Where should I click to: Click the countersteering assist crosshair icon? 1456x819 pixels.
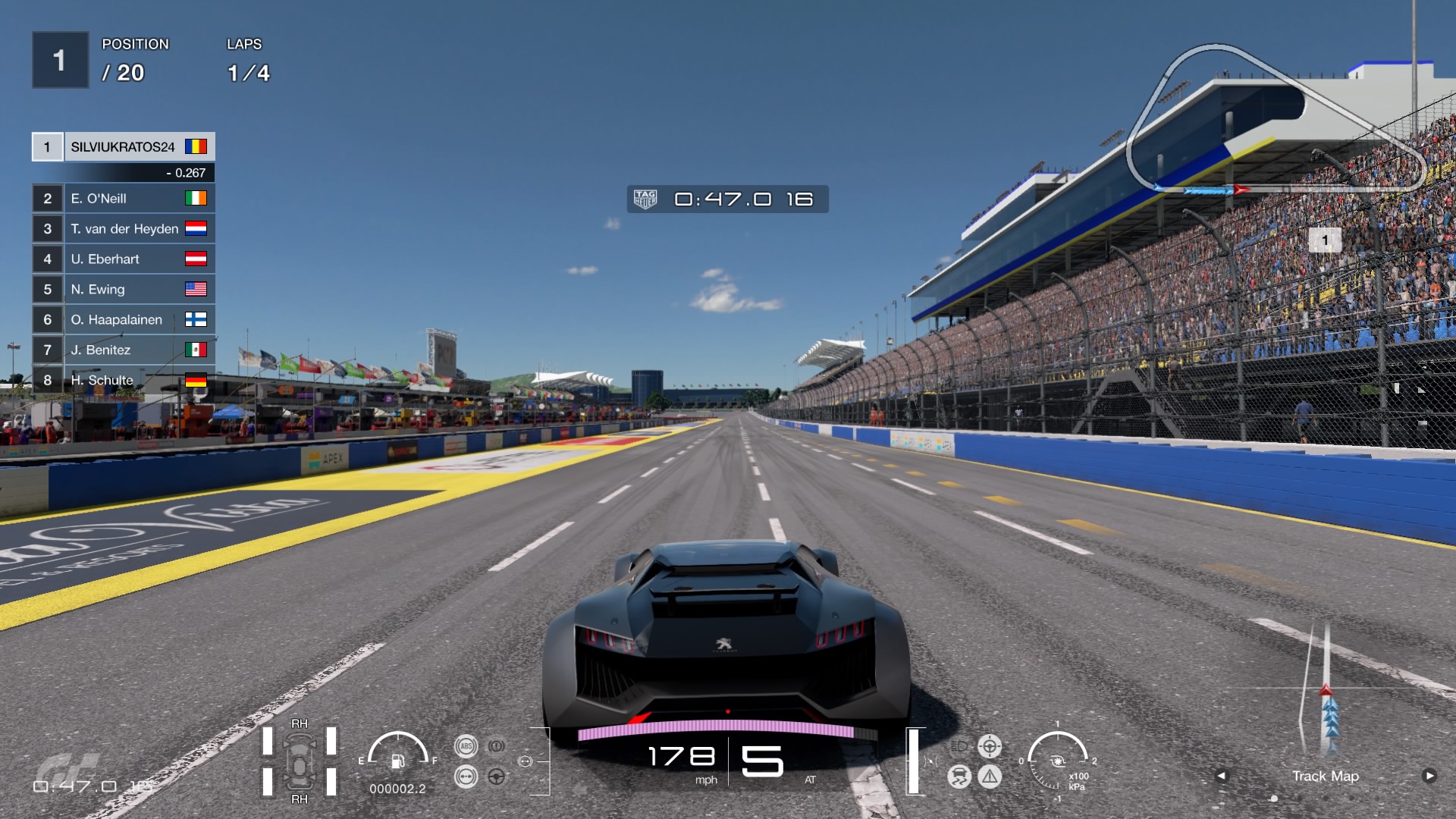point(990,745)
